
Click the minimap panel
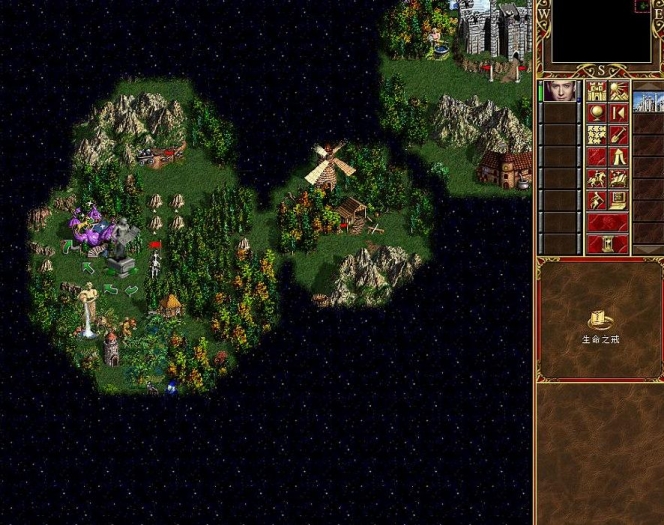click(594, 36)
